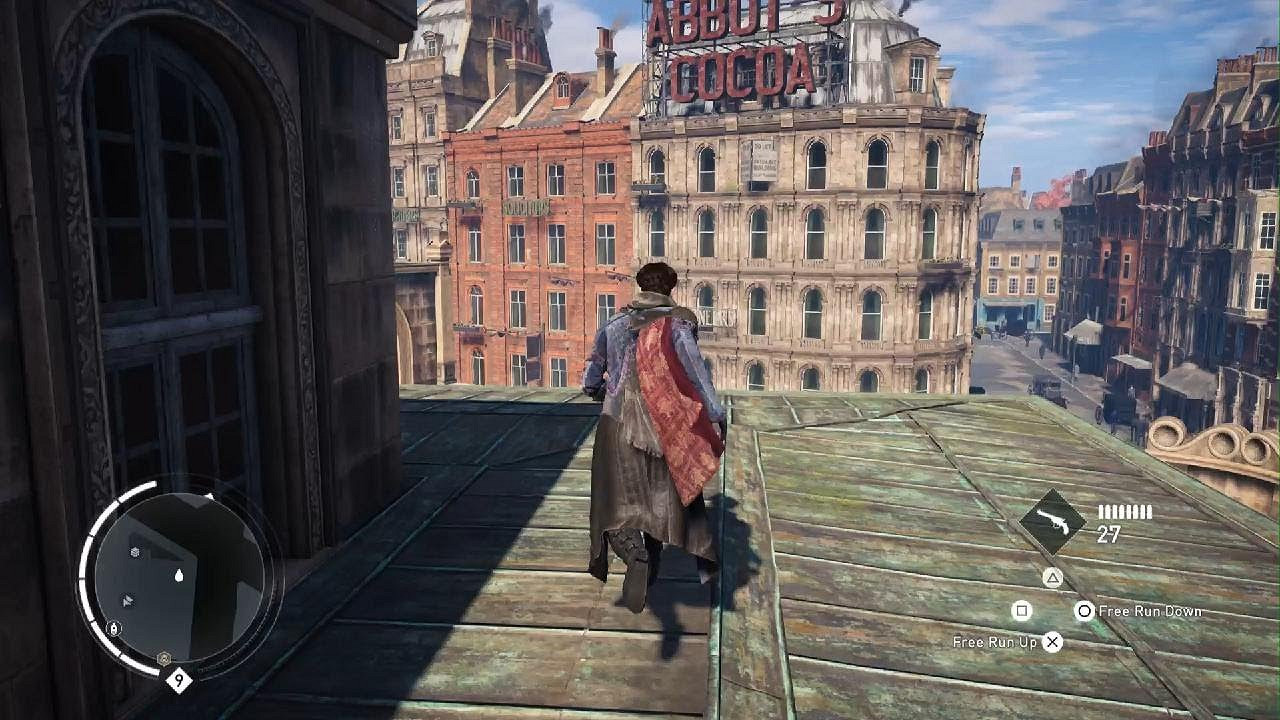1280x720 pixels.
Task: Click the X button prompt icon
Action: pyautogui.click(x=1052, y=642)
